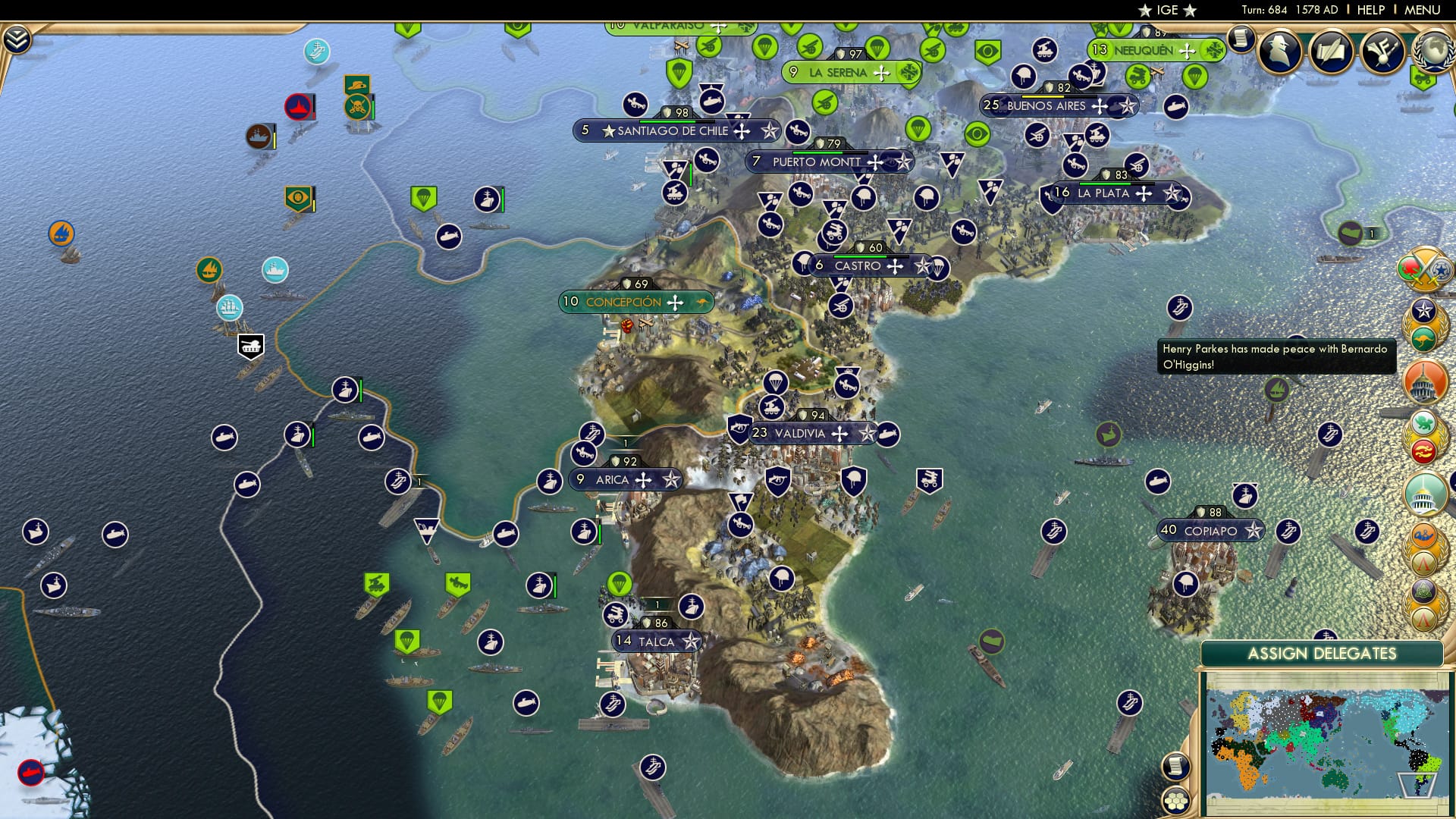Select the Santiago de Chile city banner

[679, 130]
